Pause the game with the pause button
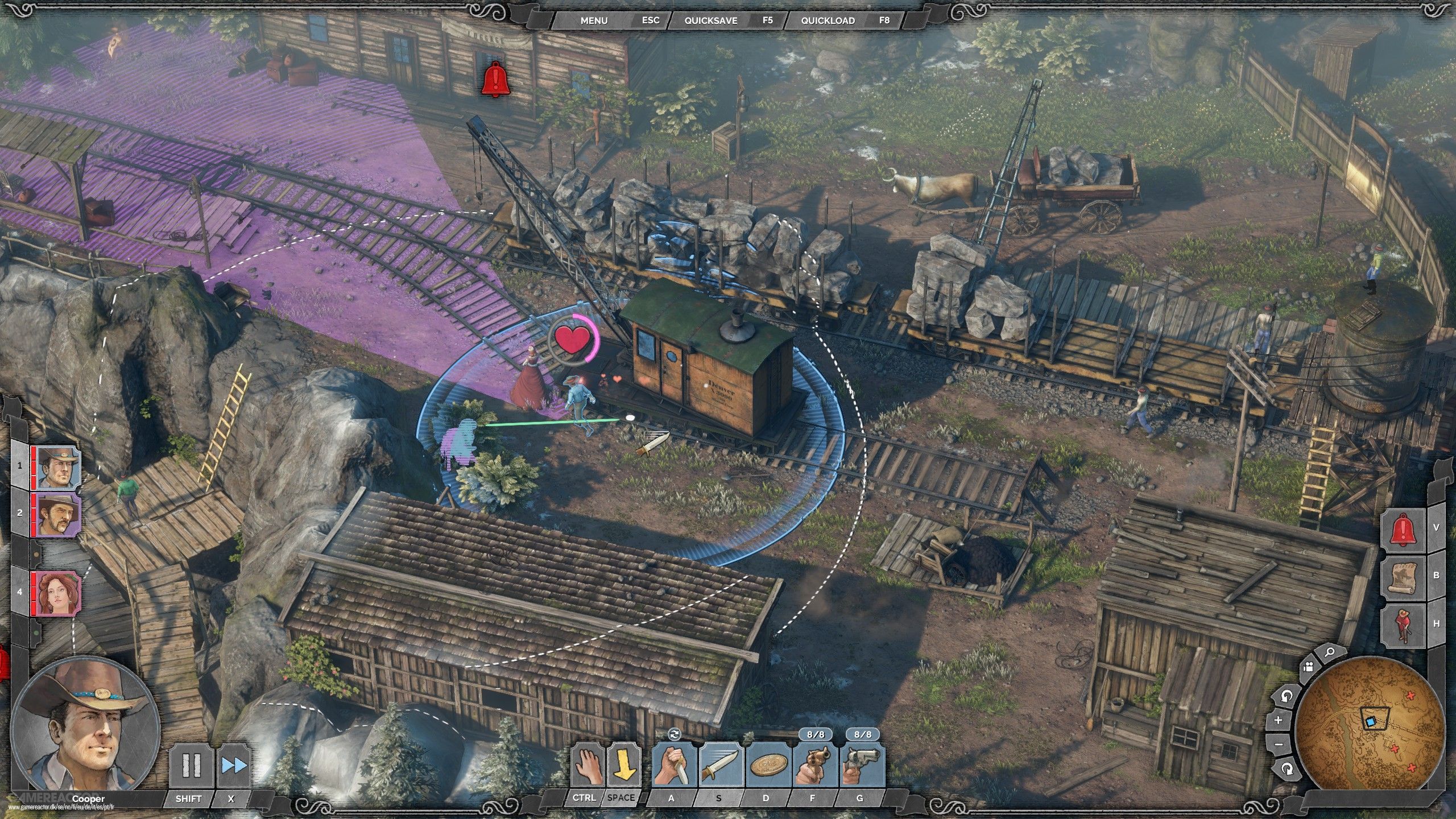Screen dimensions: 1456x819 191,766
